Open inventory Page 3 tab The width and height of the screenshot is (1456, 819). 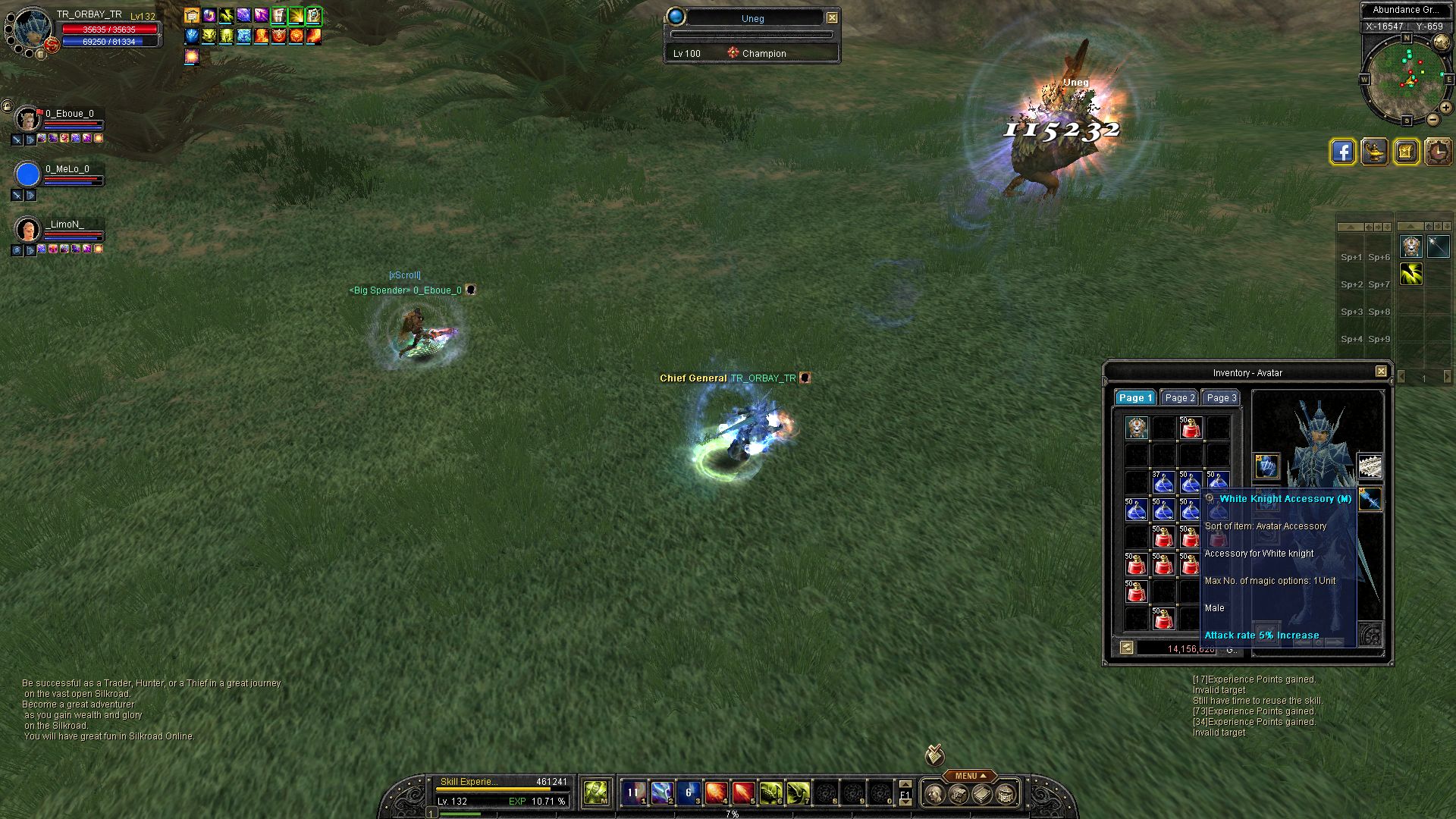(x=1221, y=398)
